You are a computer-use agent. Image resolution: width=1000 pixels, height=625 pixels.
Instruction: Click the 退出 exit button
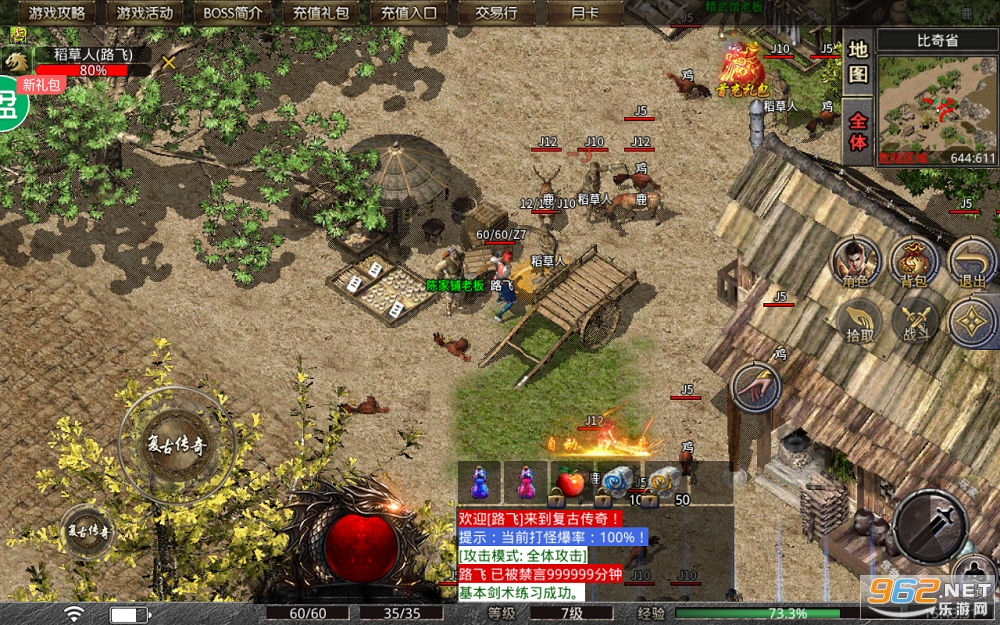tap(972, 263)
